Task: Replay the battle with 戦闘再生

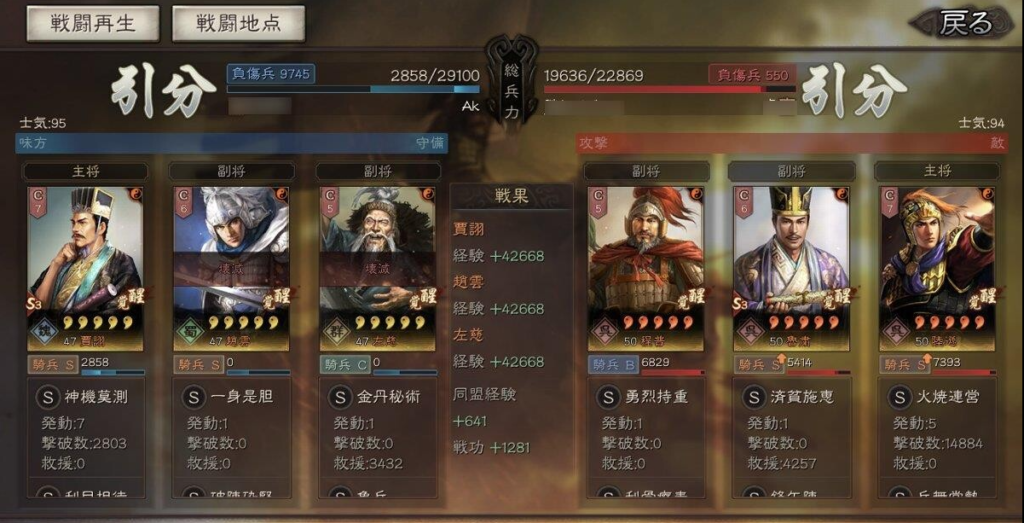Action: point(92,23)
